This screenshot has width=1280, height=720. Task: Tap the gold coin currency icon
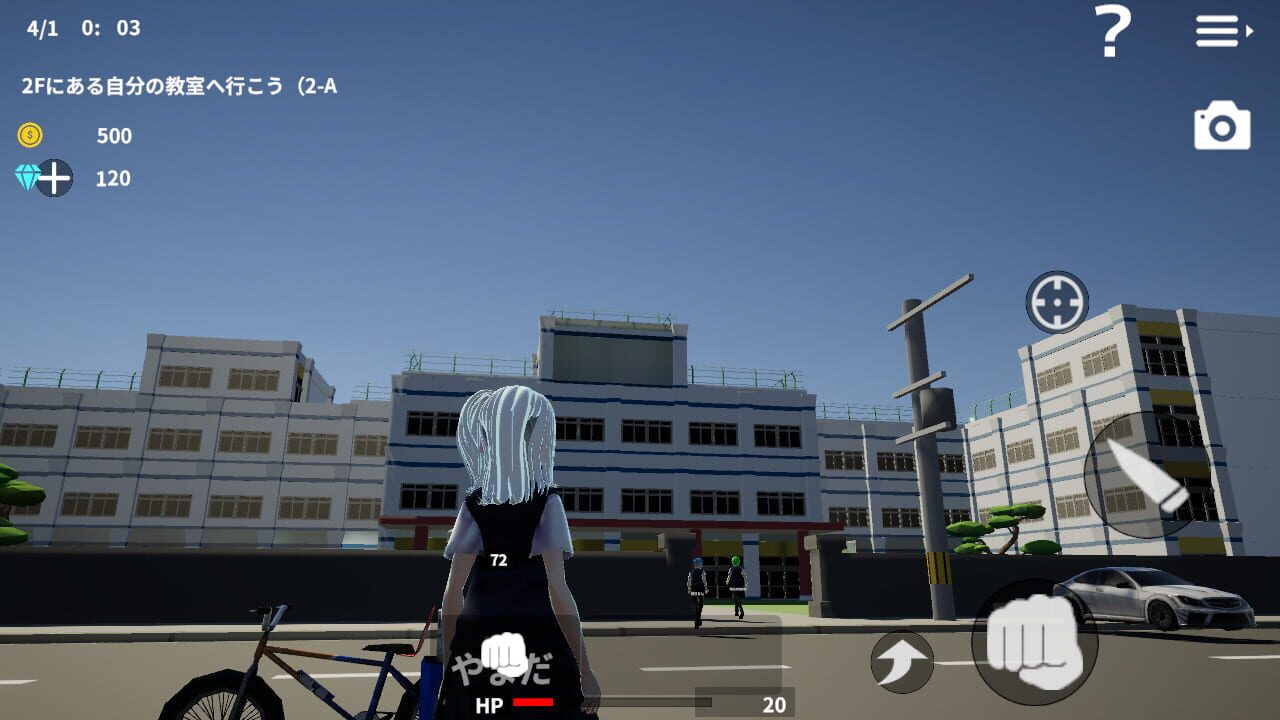click(30, 136)
